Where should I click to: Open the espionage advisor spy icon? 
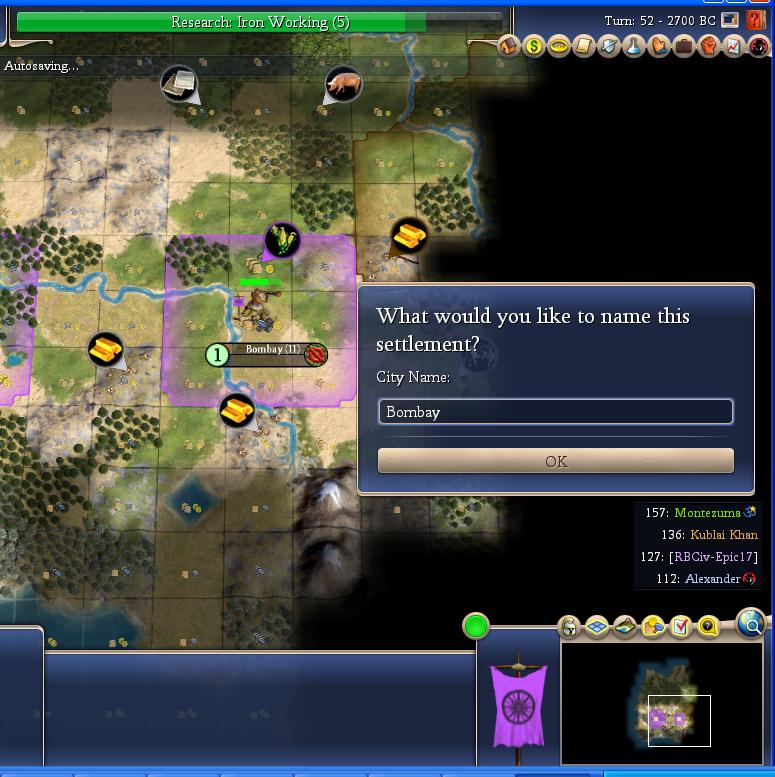point(758,46)
